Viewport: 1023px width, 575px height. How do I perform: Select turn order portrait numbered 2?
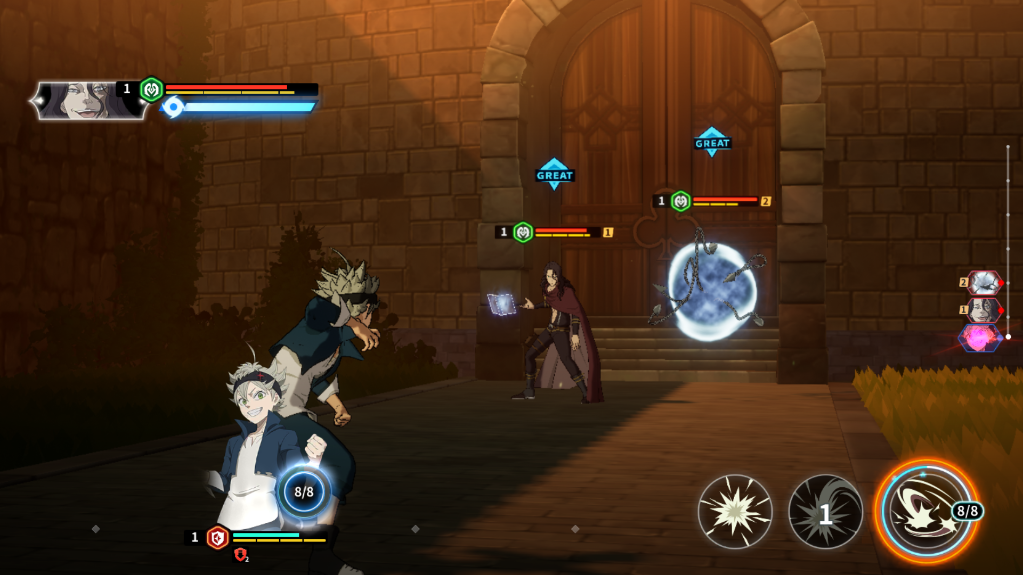(x=983, y=283)
